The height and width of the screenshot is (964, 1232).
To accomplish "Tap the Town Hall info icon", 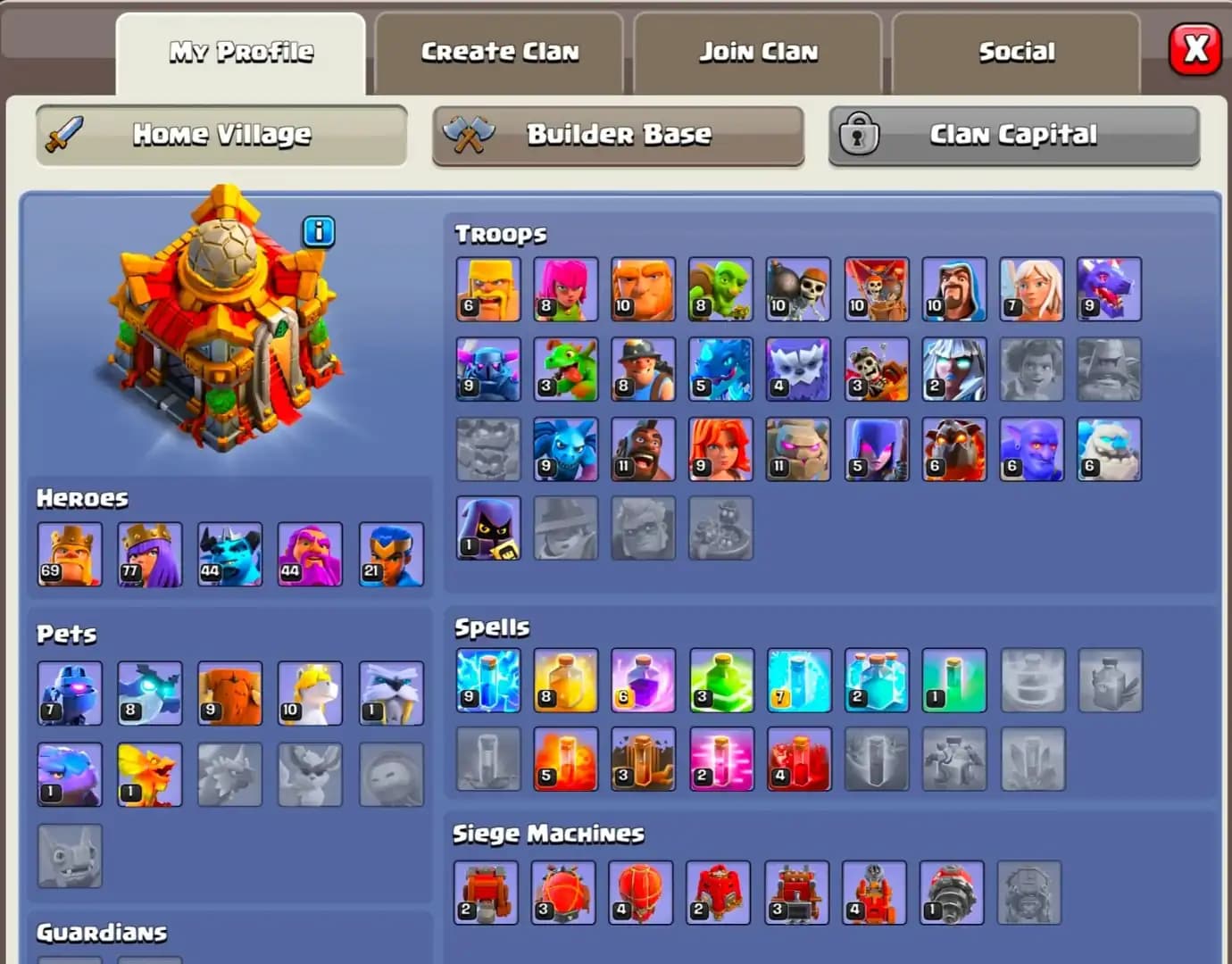I will click(x=319, y=231).
